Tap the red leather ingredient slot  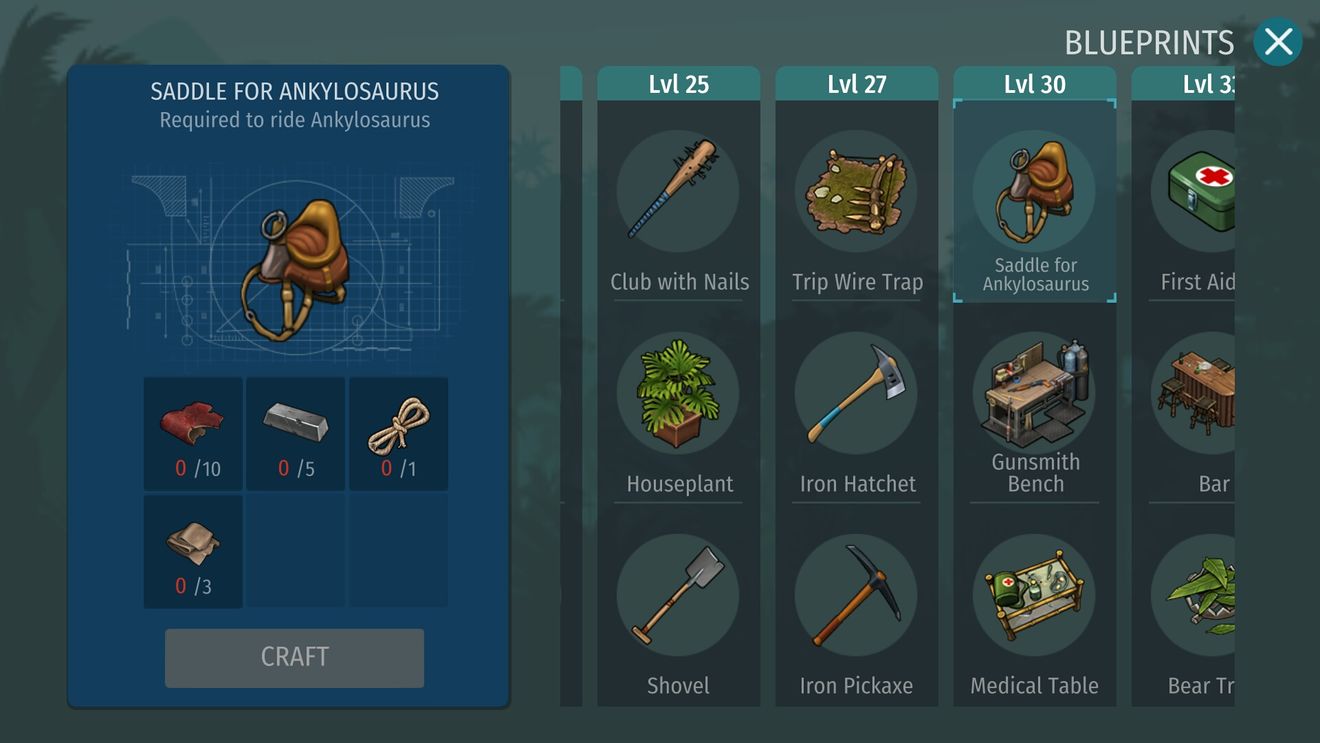(193, 433)
